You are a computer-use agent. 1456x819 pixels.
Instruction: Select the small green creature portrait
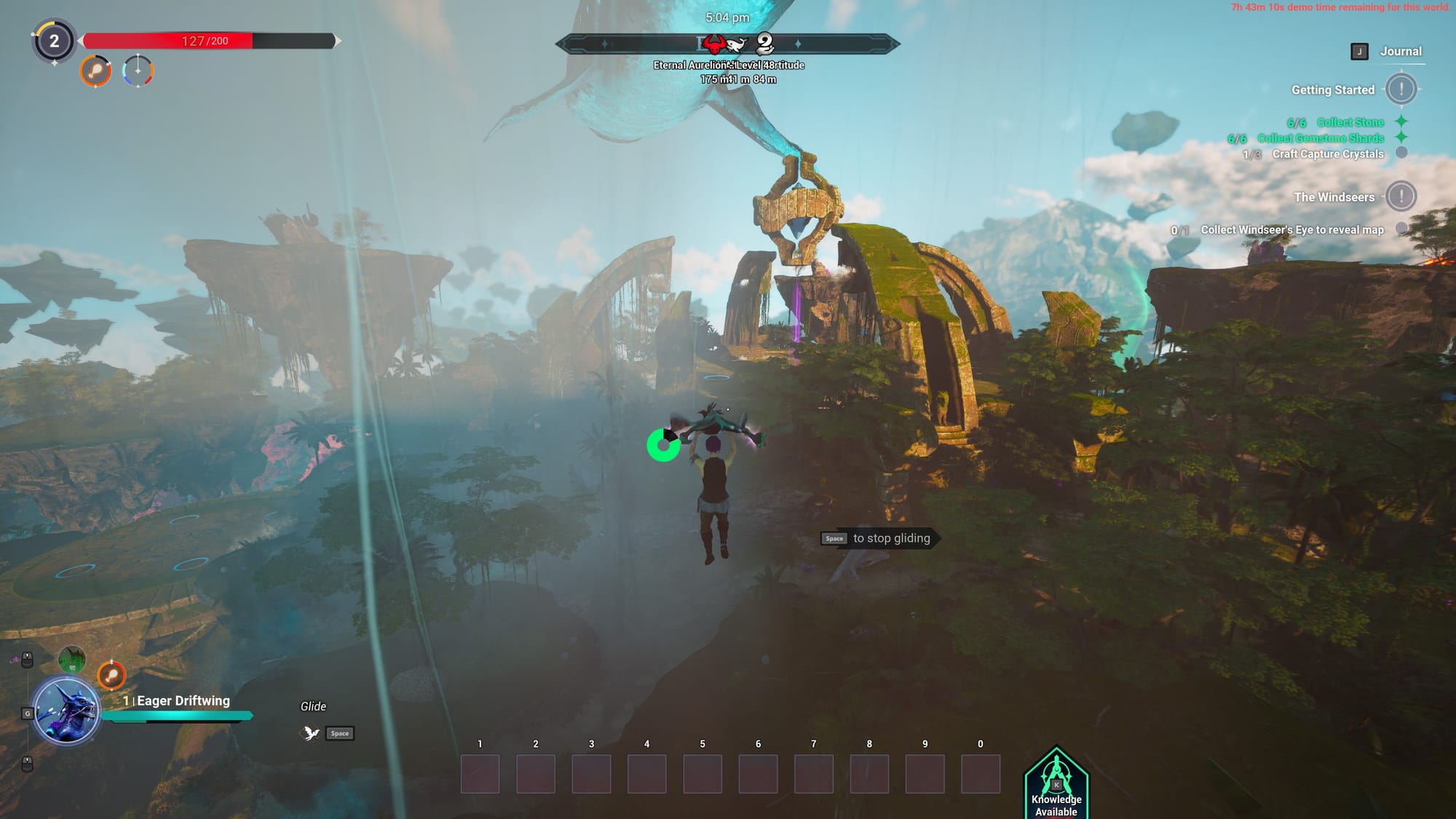[x=72, y=660]
